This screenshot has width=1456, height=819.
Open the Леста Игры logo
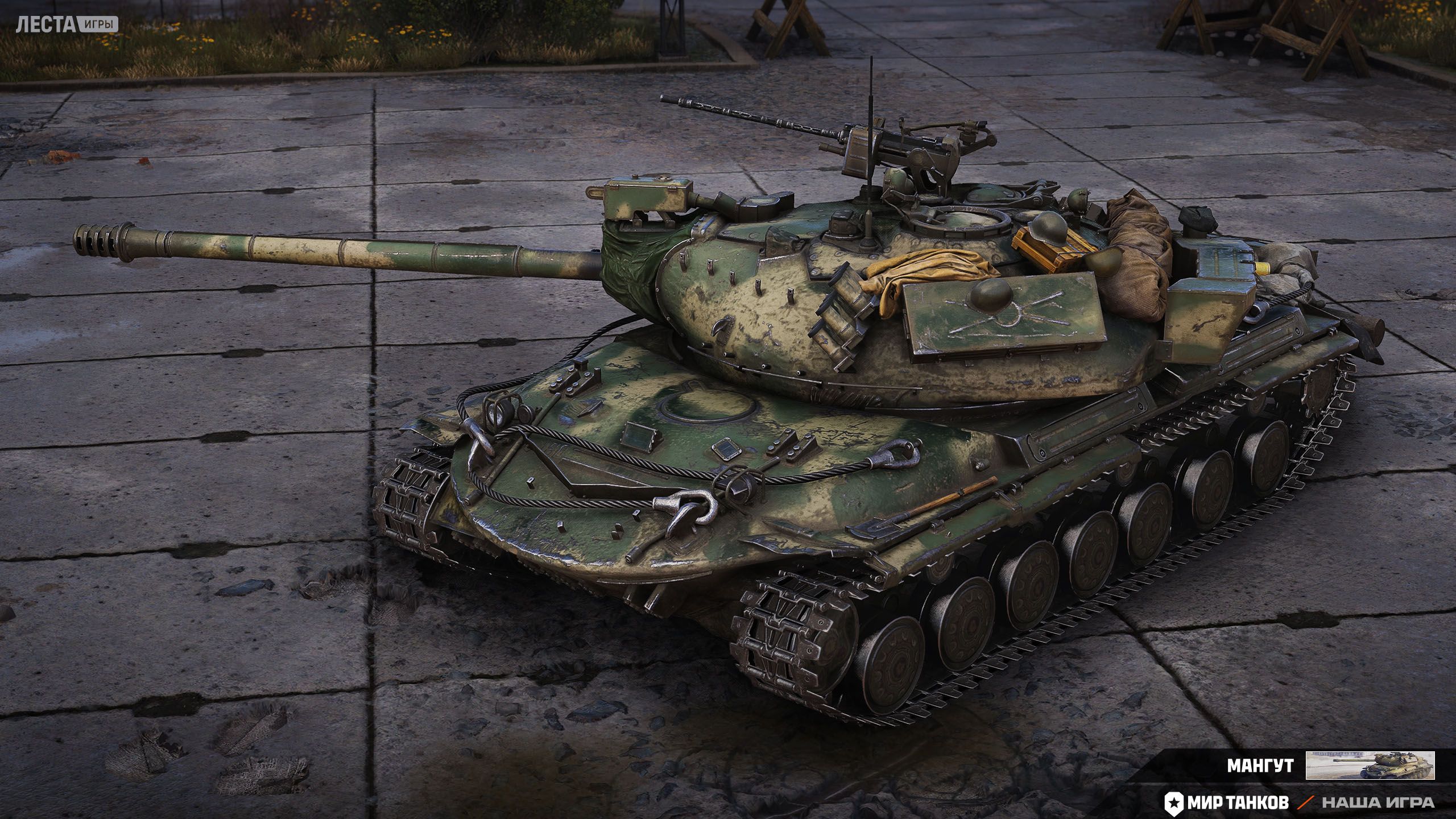click(67, 24)
